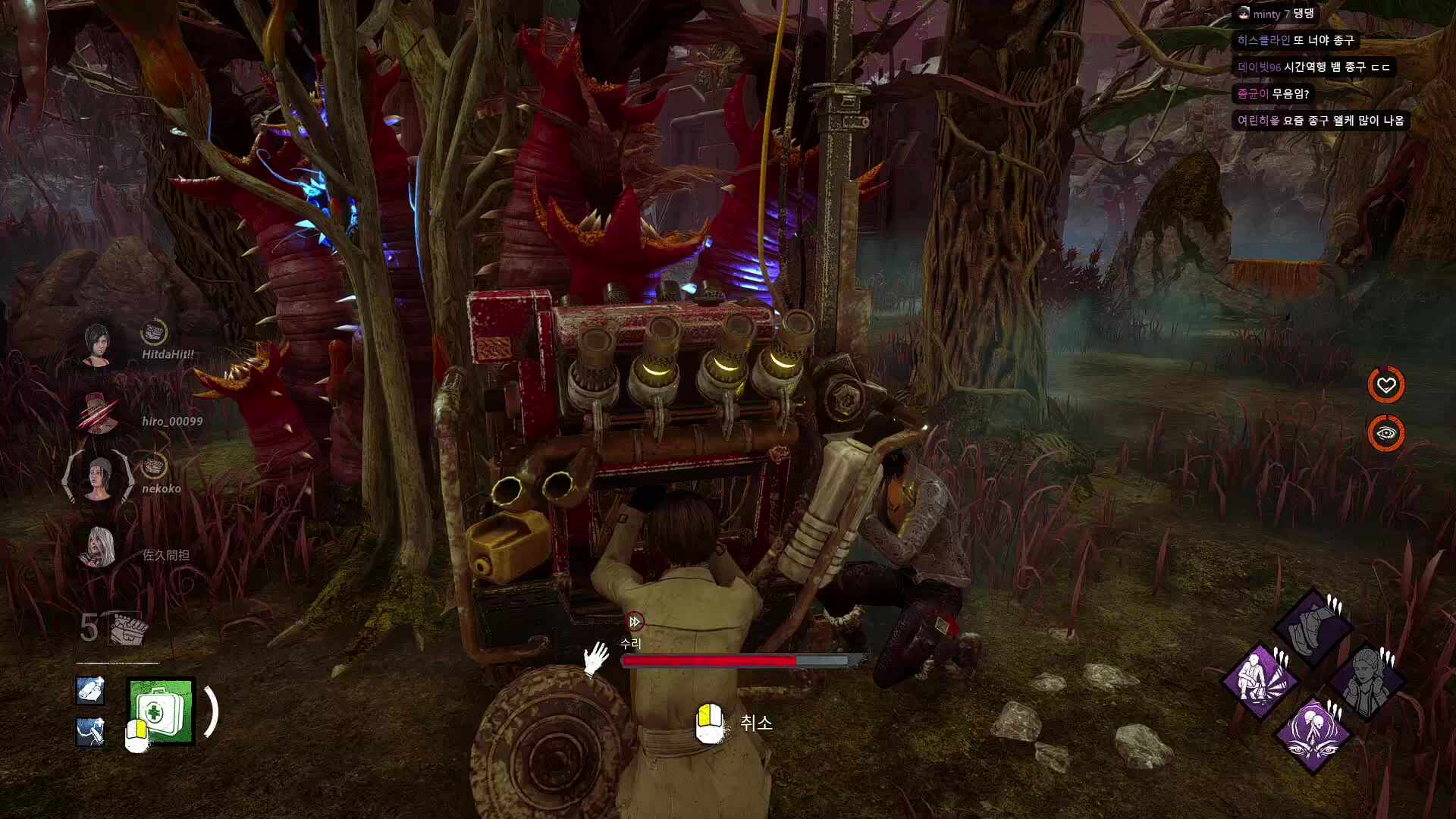Click the heart status effect icon
The height and width of the screenshot is (819, 1456).
point(1385,385)
